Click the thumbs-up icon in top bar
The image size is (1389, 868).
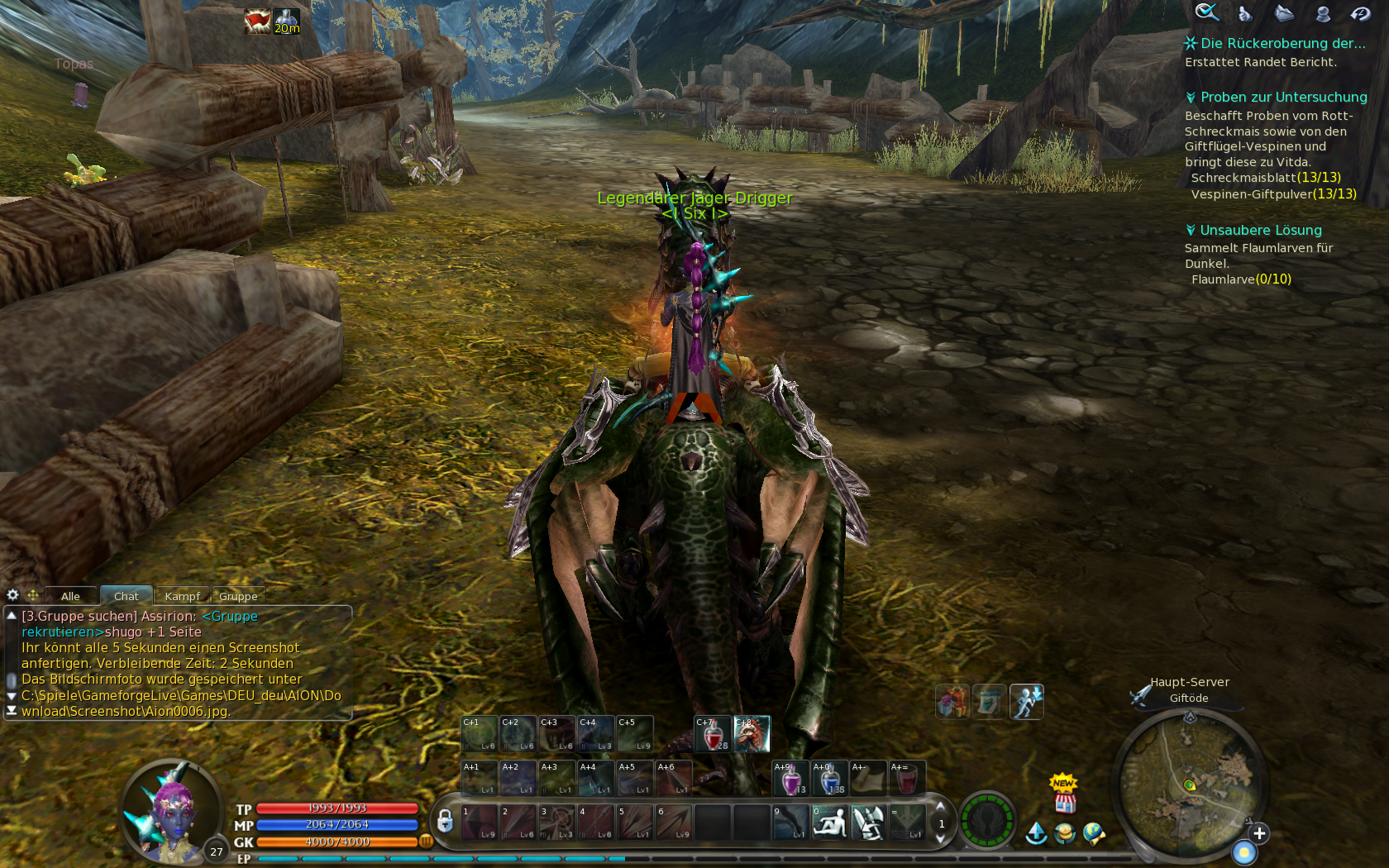(x=1244, y=13)
